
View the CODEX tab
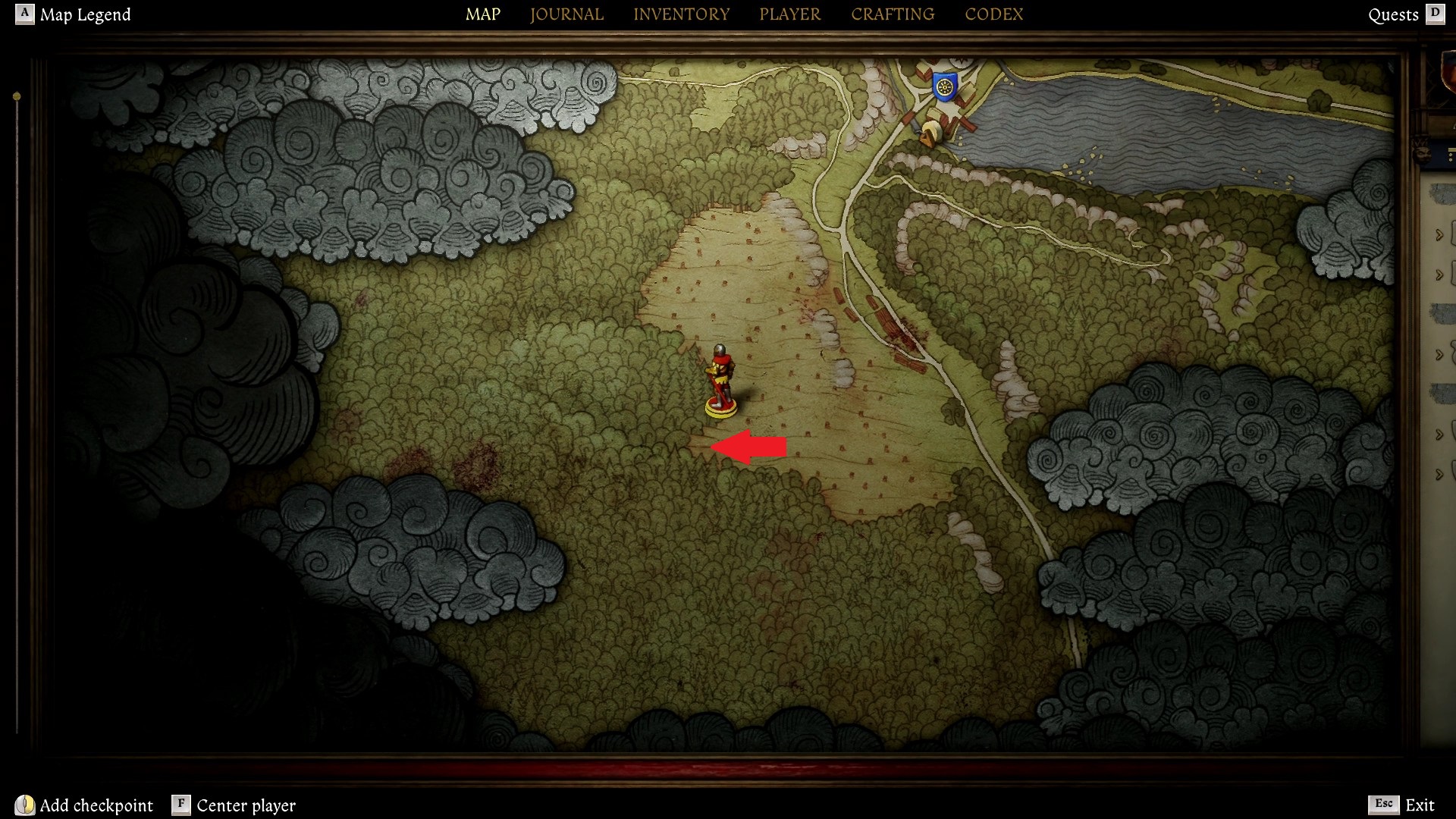point(993,14)
